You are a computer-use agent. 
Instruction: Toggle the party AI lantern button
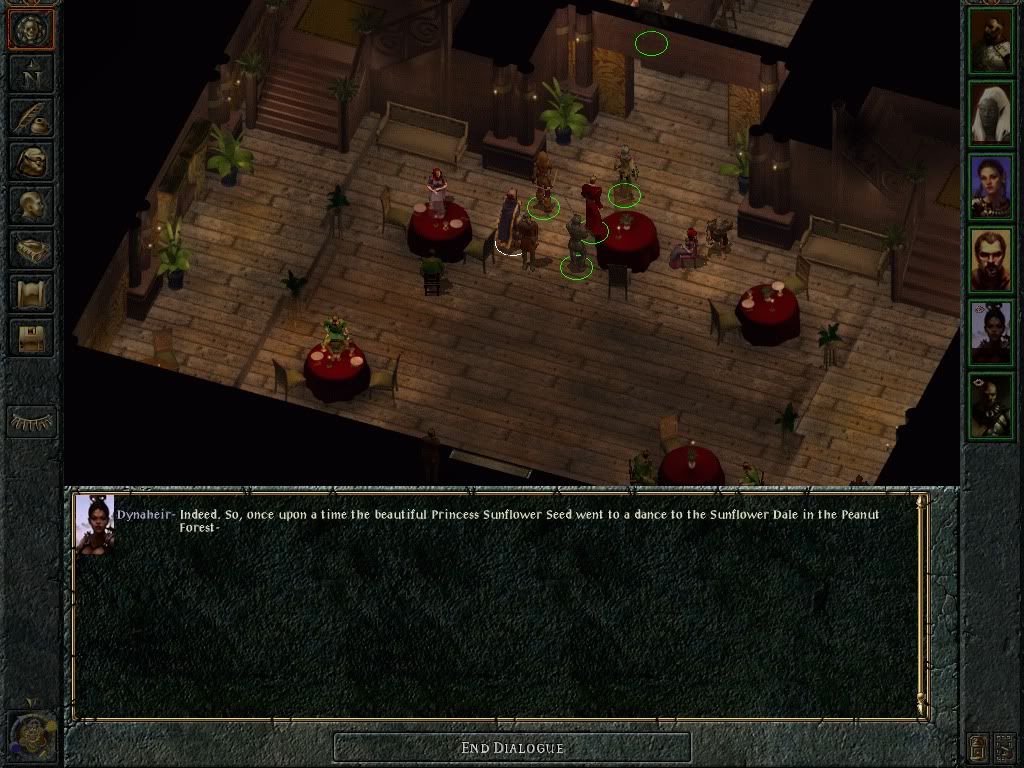[977, 746]
